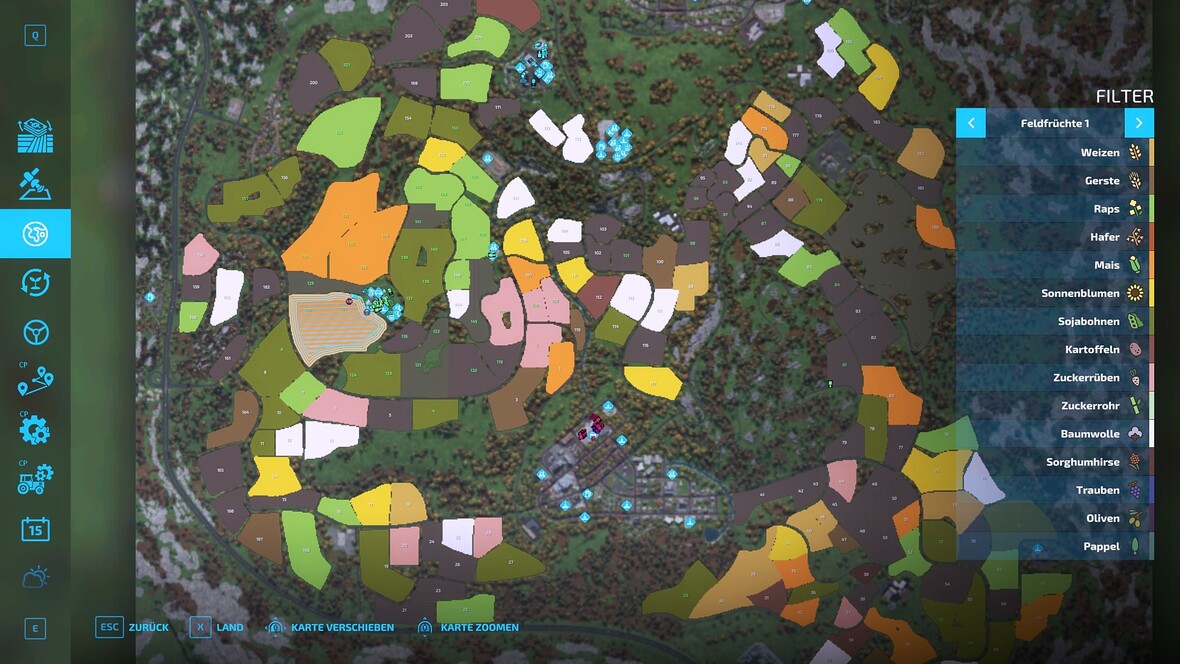Toggle the Weizen crop filter

(x=1054, y=153)
